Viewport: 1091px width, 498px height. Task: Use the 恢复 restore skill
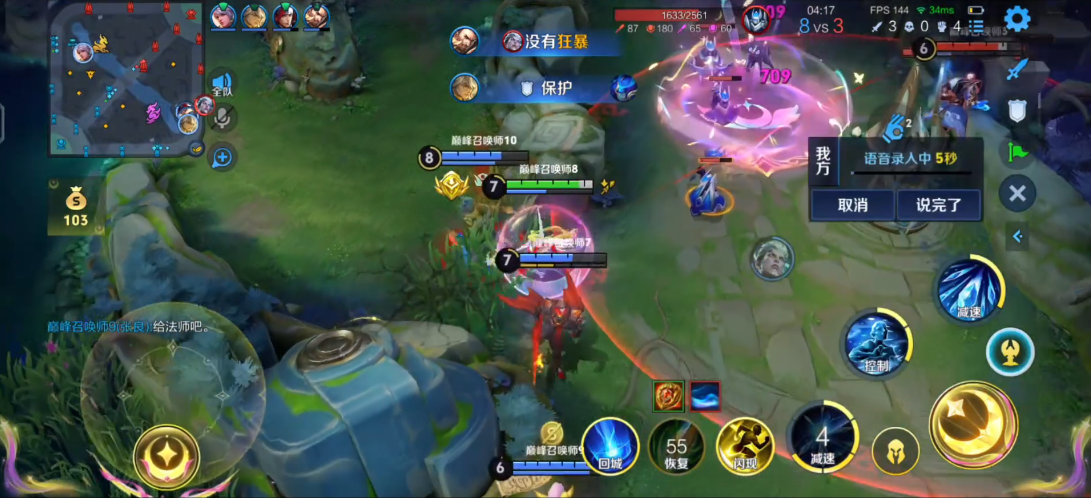(x=677, y=446)
